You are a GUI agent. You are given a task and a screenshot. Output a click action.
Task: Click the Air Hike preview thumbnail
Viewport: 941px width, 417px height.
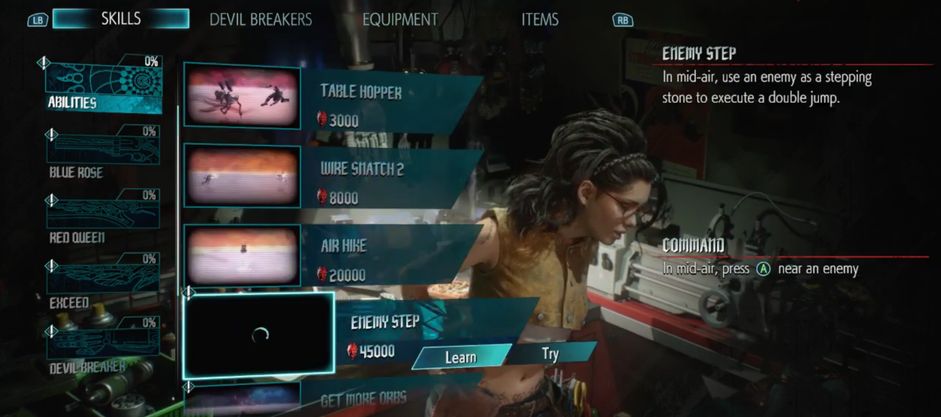[x=242, y=253]
